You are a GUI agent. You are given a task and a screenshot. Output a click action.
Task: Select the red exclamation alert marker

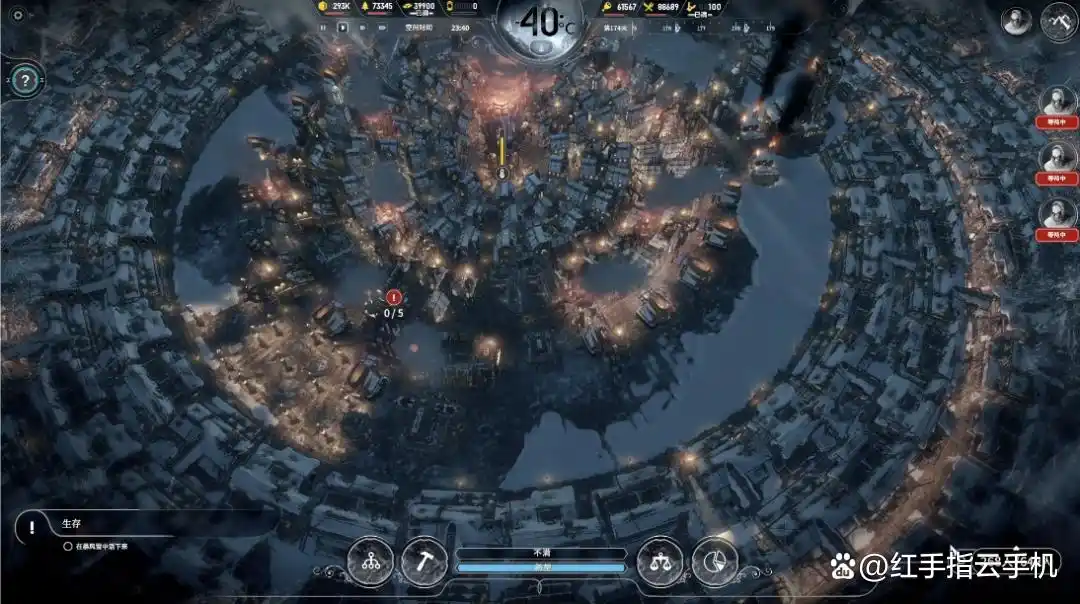click(394, 297)
